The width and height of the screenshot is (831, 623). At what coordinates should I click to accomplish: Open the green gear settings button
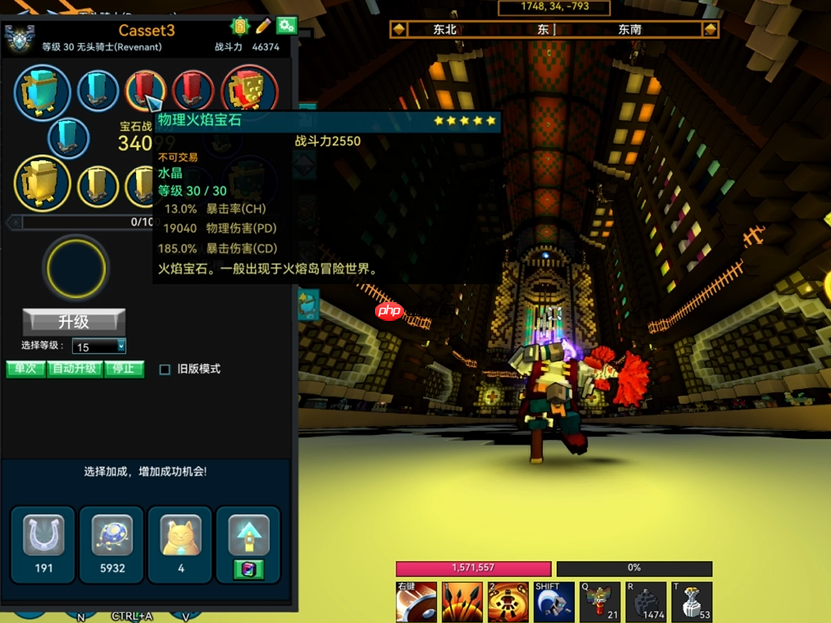pos(287,26)
